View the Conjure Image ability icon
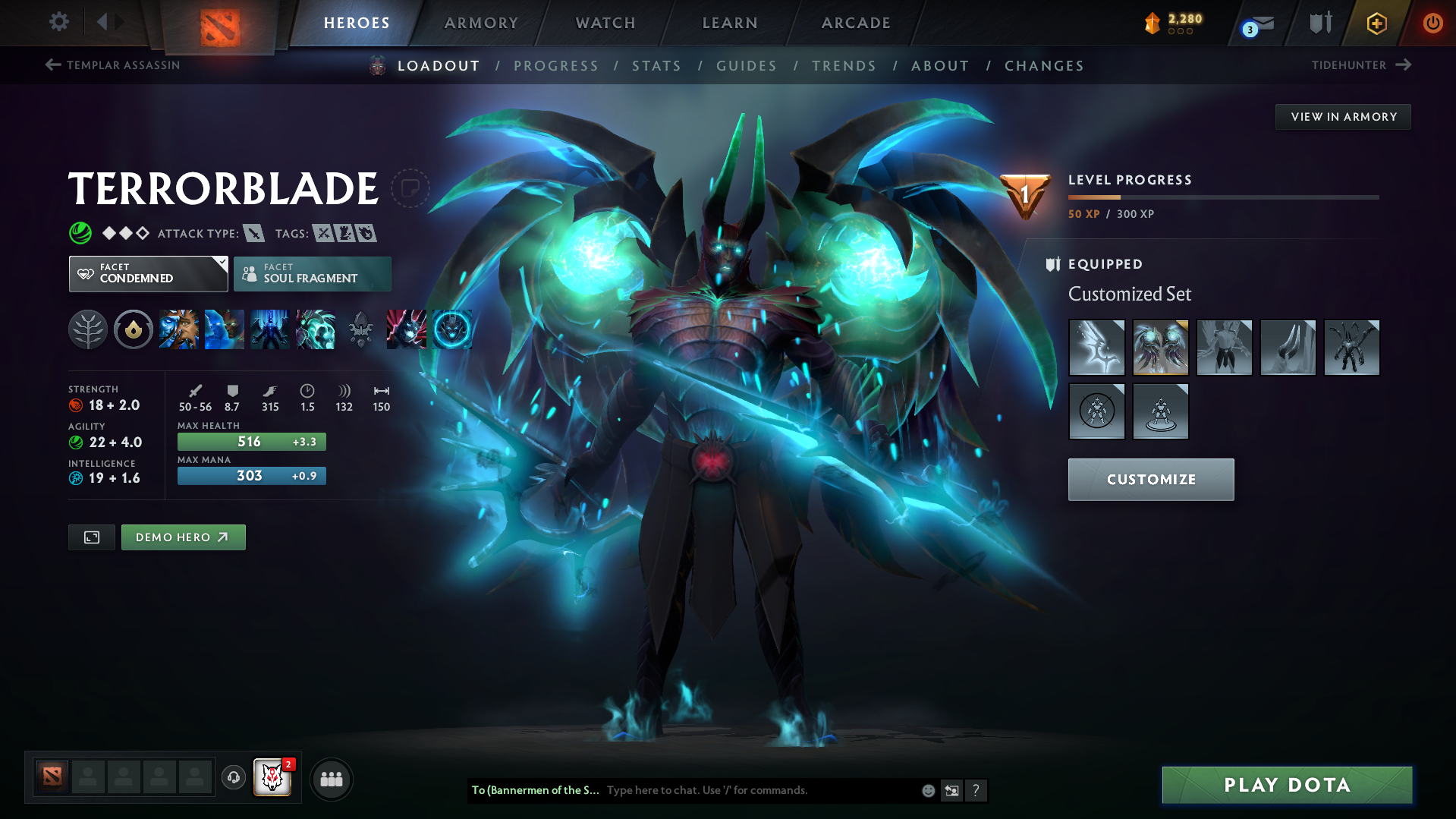 tap(225, 329)
